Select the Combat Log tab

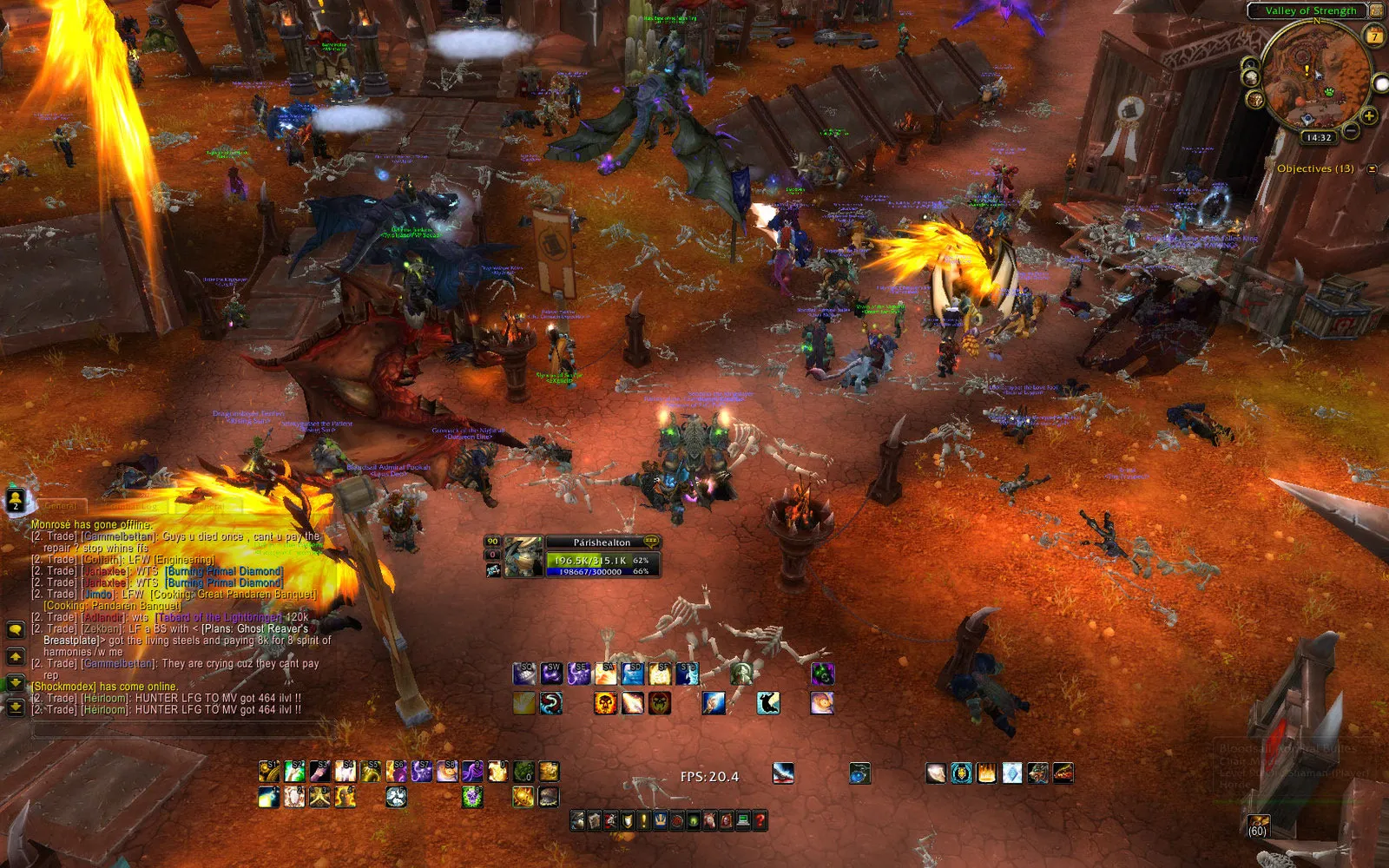coord(132,506)
